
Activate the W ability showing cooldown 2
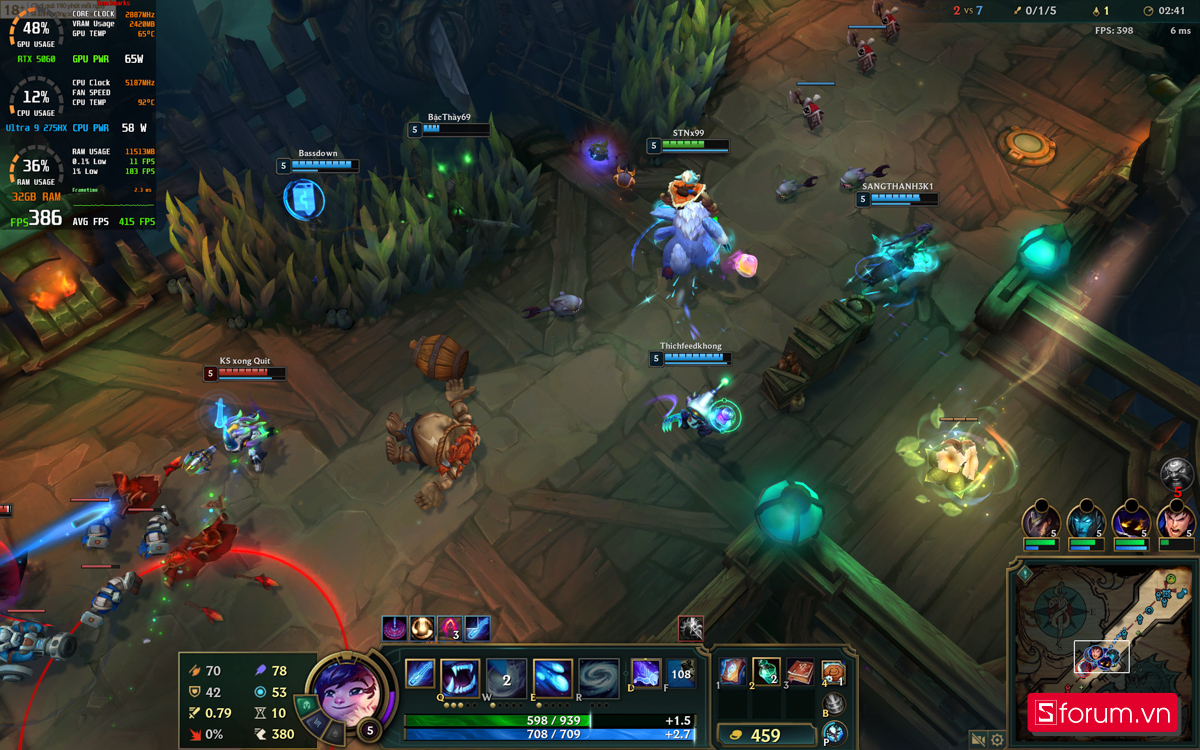click(506, 678)
